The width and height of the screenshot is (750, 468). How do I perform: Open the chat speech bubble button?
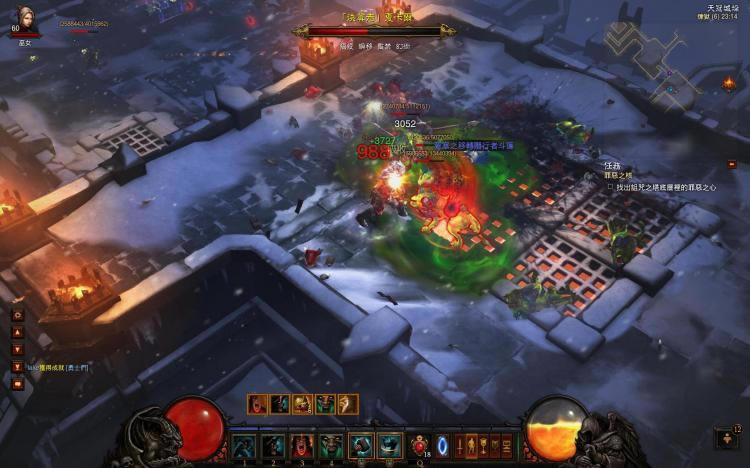tap(17, 384)
